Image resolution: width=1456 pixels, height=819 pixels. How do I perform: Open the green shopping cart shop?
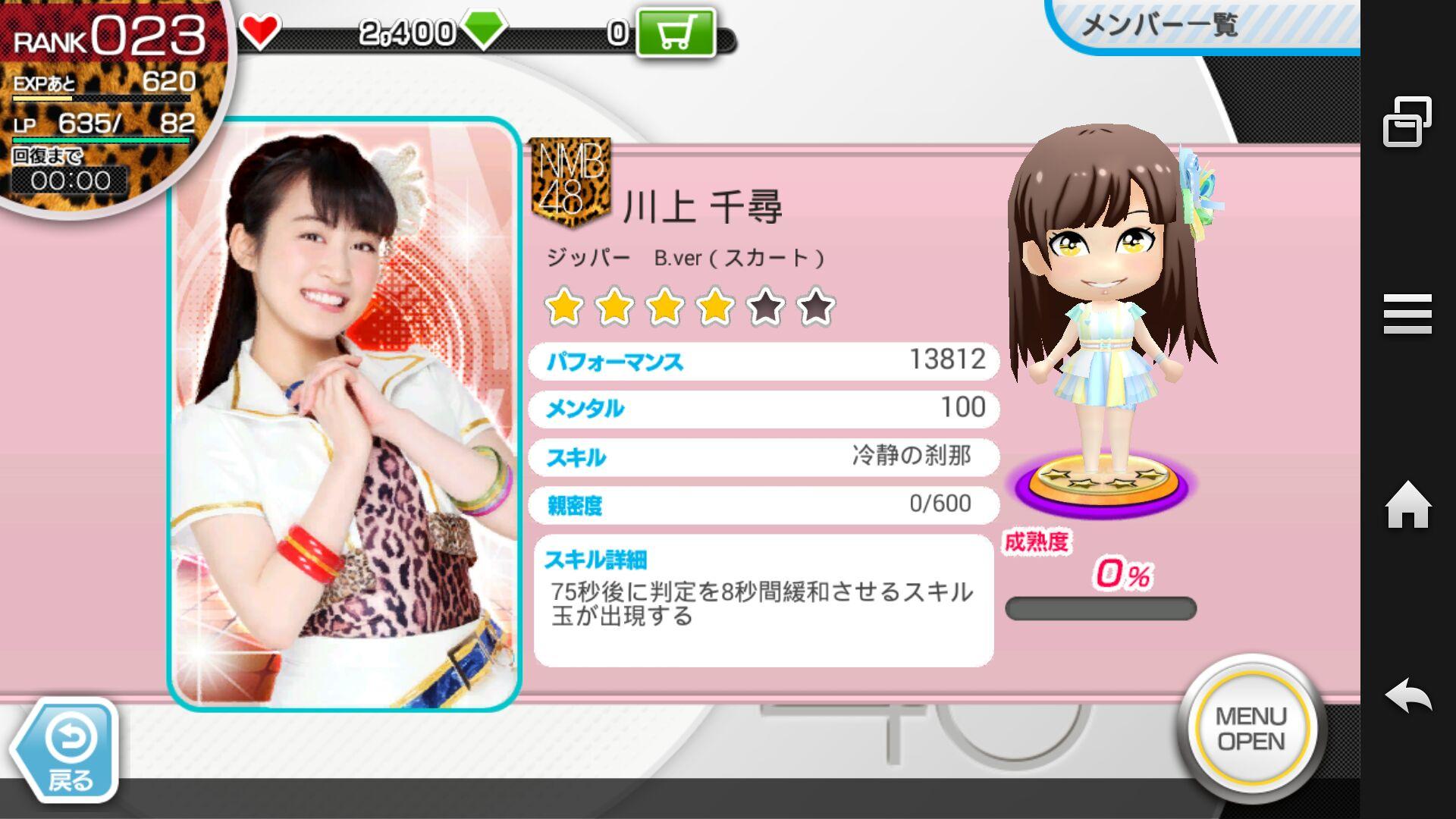tap(675, 33)
